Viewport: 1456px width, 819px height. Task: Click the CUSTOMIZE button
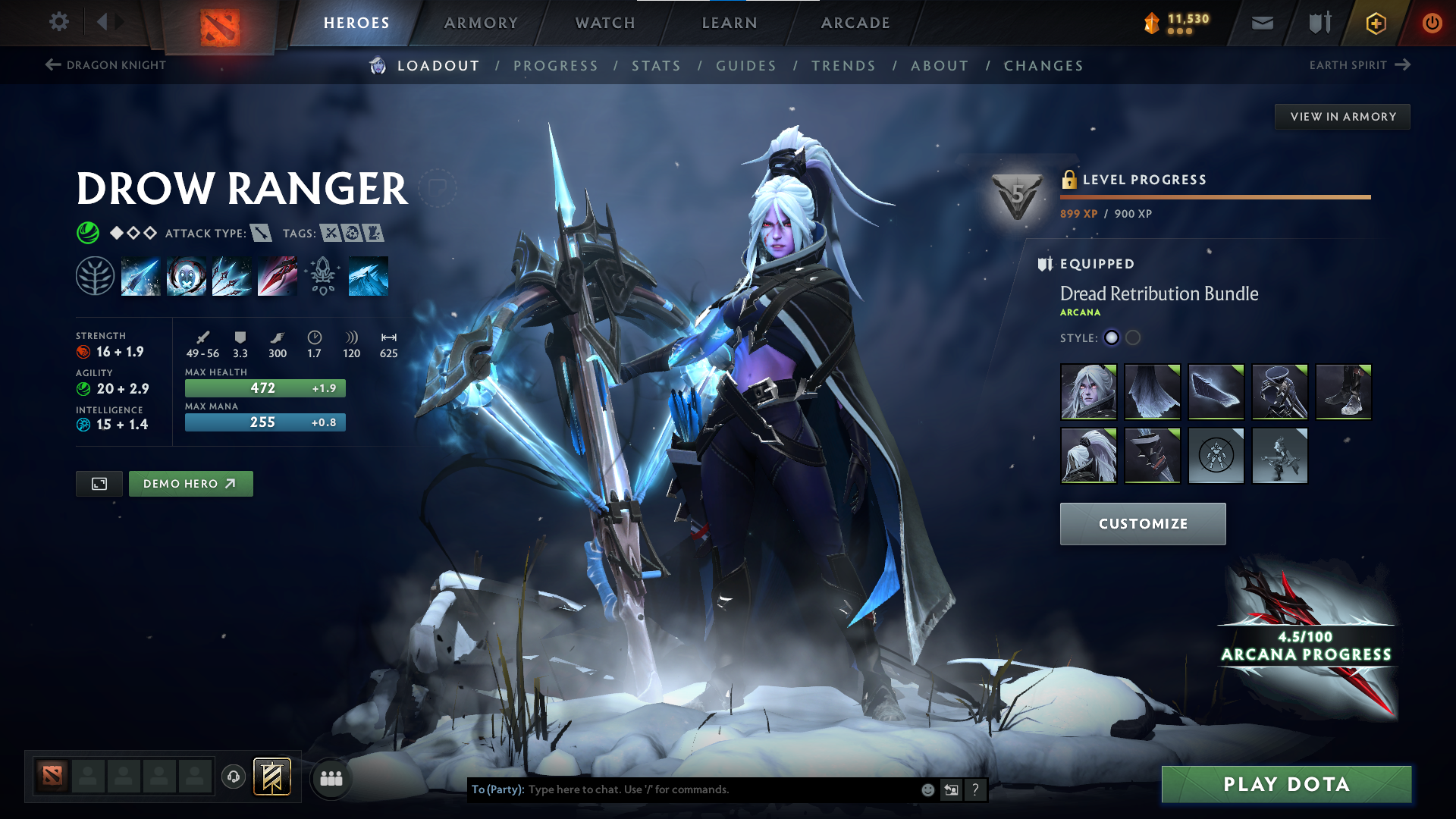pyautogui.click(x=1142, y=523)
